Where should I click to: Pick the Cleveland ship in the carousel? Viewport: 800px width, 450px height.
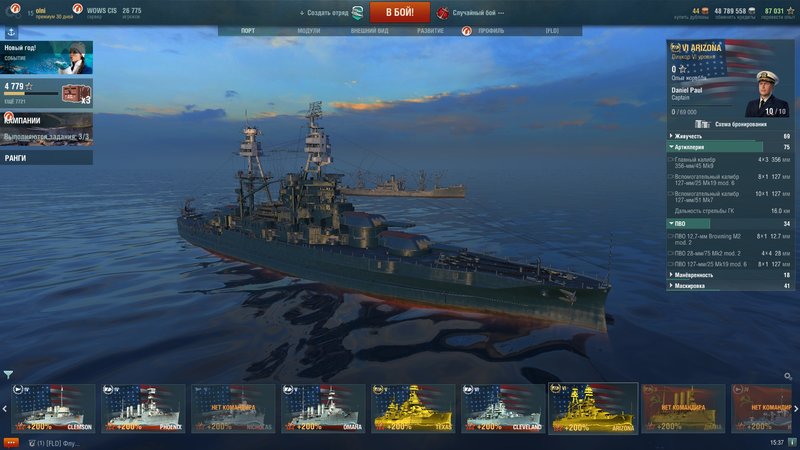coord(503,408)
